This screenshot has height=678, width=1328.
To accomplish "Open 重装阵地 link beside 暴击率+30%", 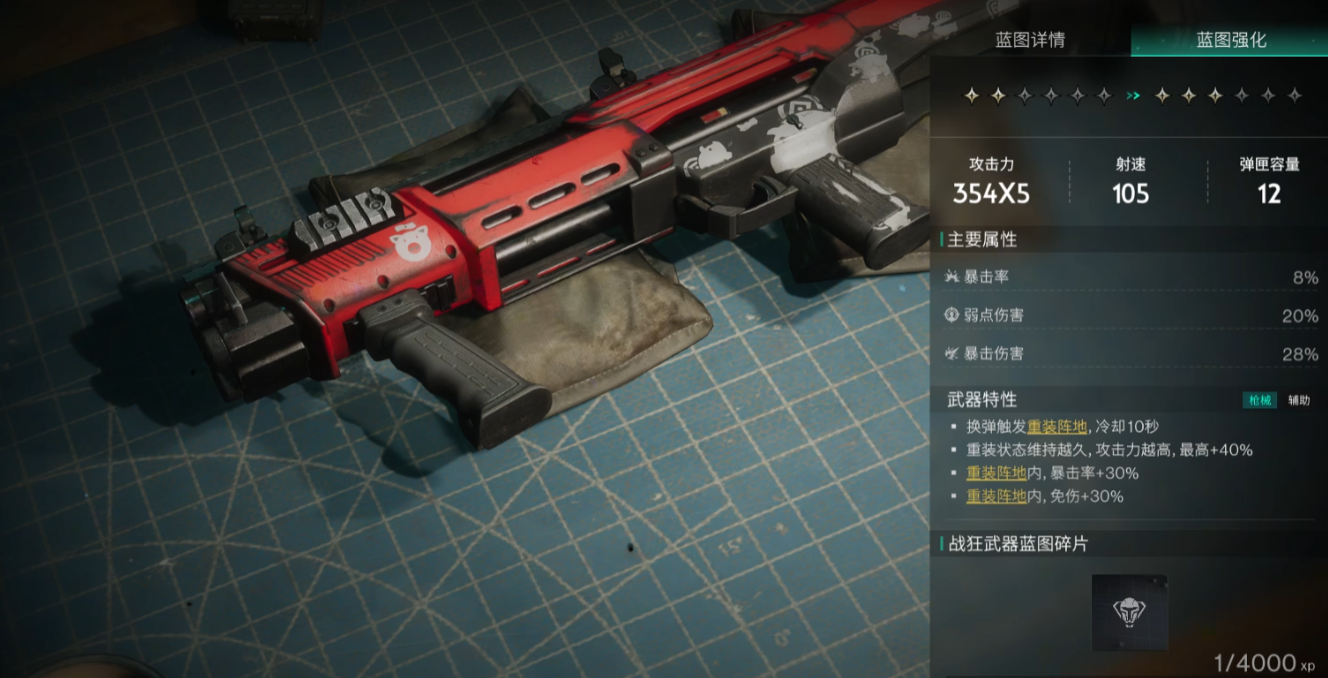I will [x=996, y=473].
